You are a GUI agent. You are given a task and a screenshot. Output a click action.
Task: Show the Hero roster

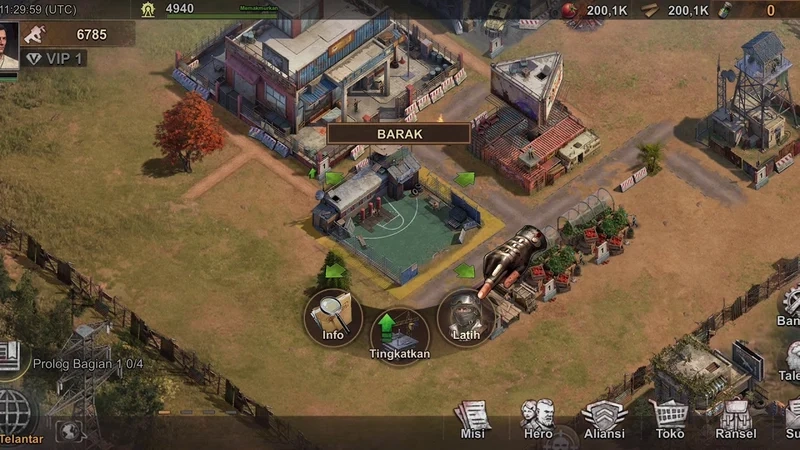[538, 418]
